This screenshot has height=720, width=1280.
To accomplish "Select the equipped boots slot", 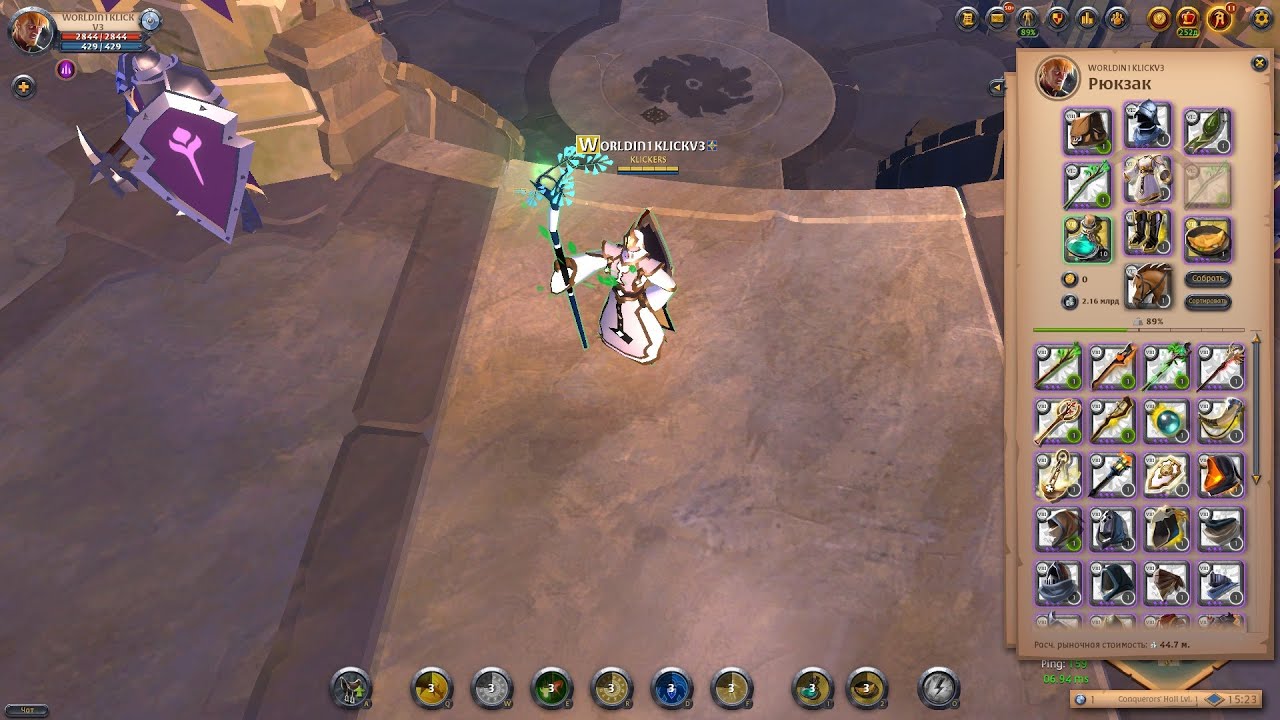I will coord(1148,235).
